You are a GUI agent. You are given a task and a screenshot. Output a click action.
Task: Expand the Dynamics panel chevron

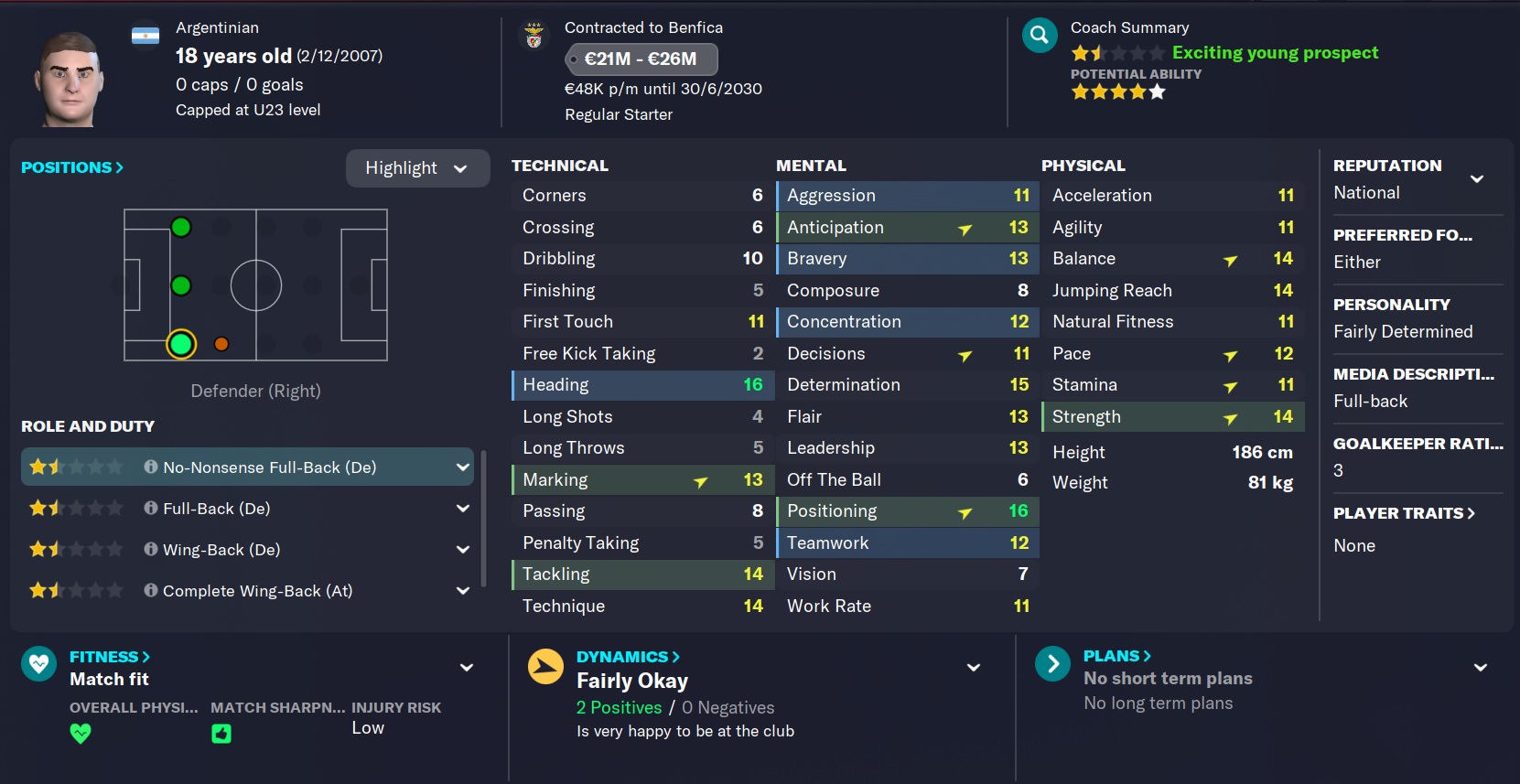pyautogui.click(x=974, y=668)
